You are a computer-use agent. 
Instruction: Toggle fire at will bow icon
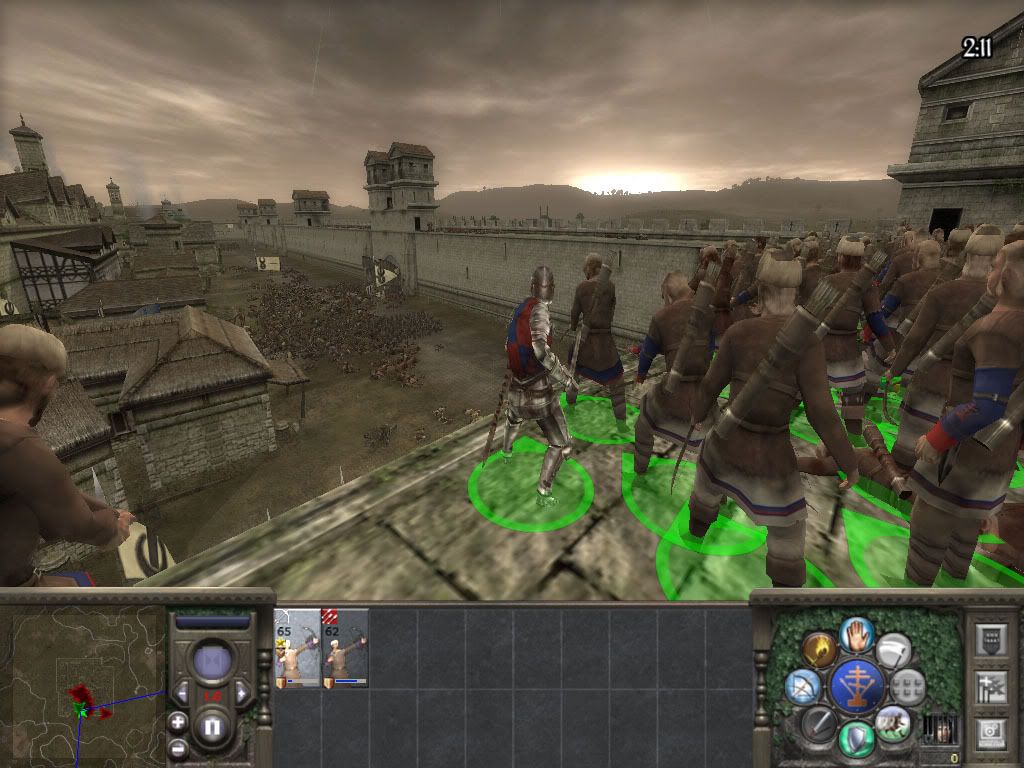[x=803, y=686]
